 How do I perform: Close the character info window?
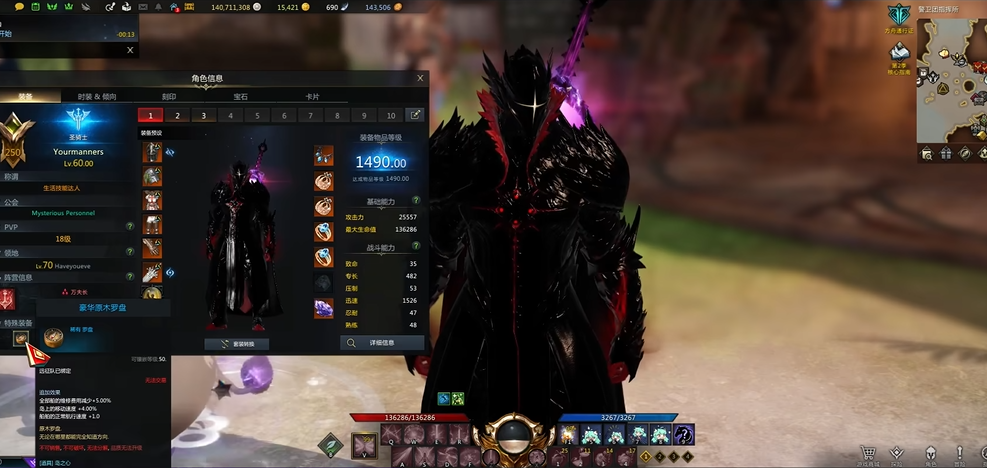coord(420,78)
